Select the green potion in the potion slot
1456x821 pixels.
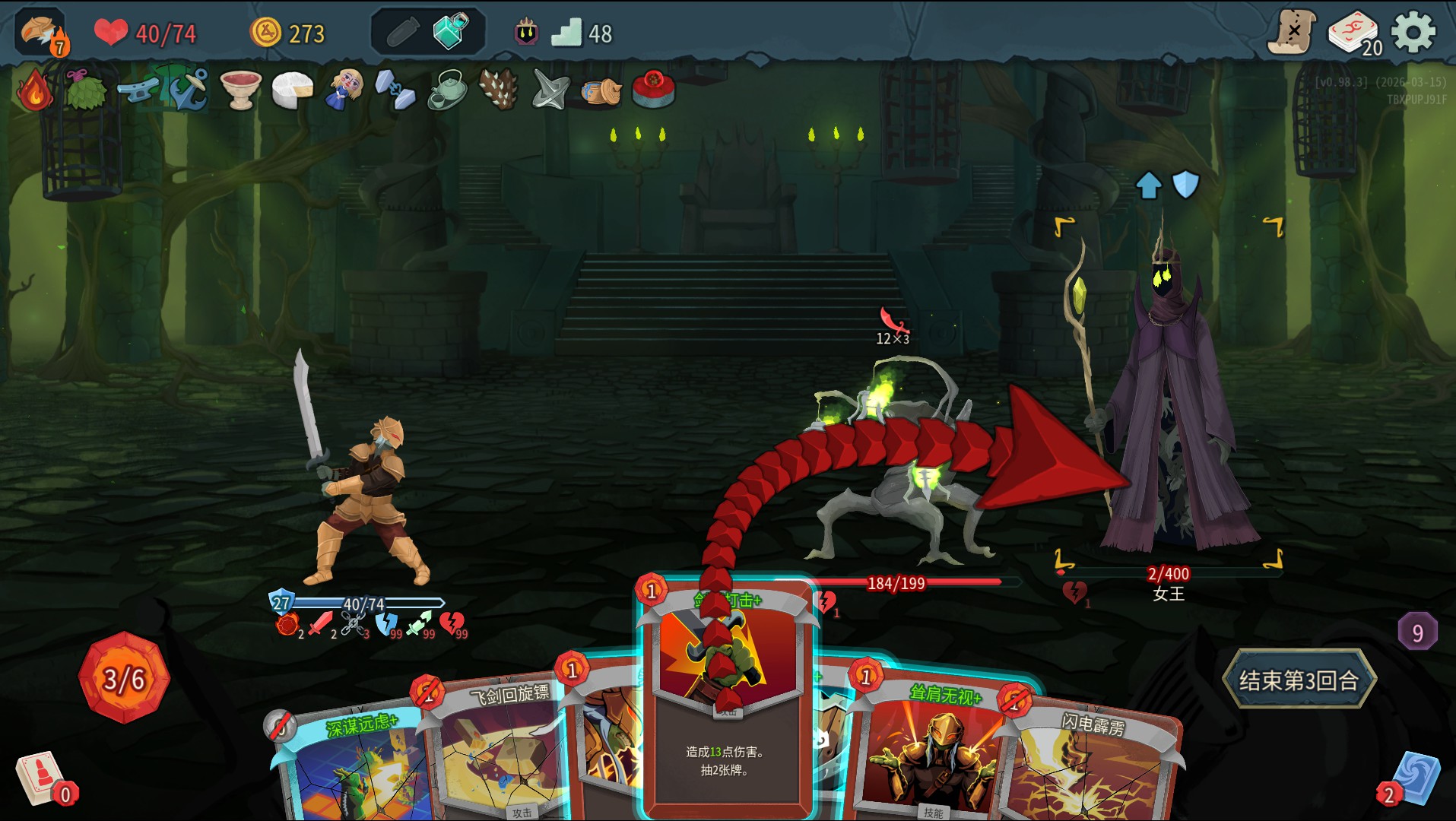tap(450, 32)
